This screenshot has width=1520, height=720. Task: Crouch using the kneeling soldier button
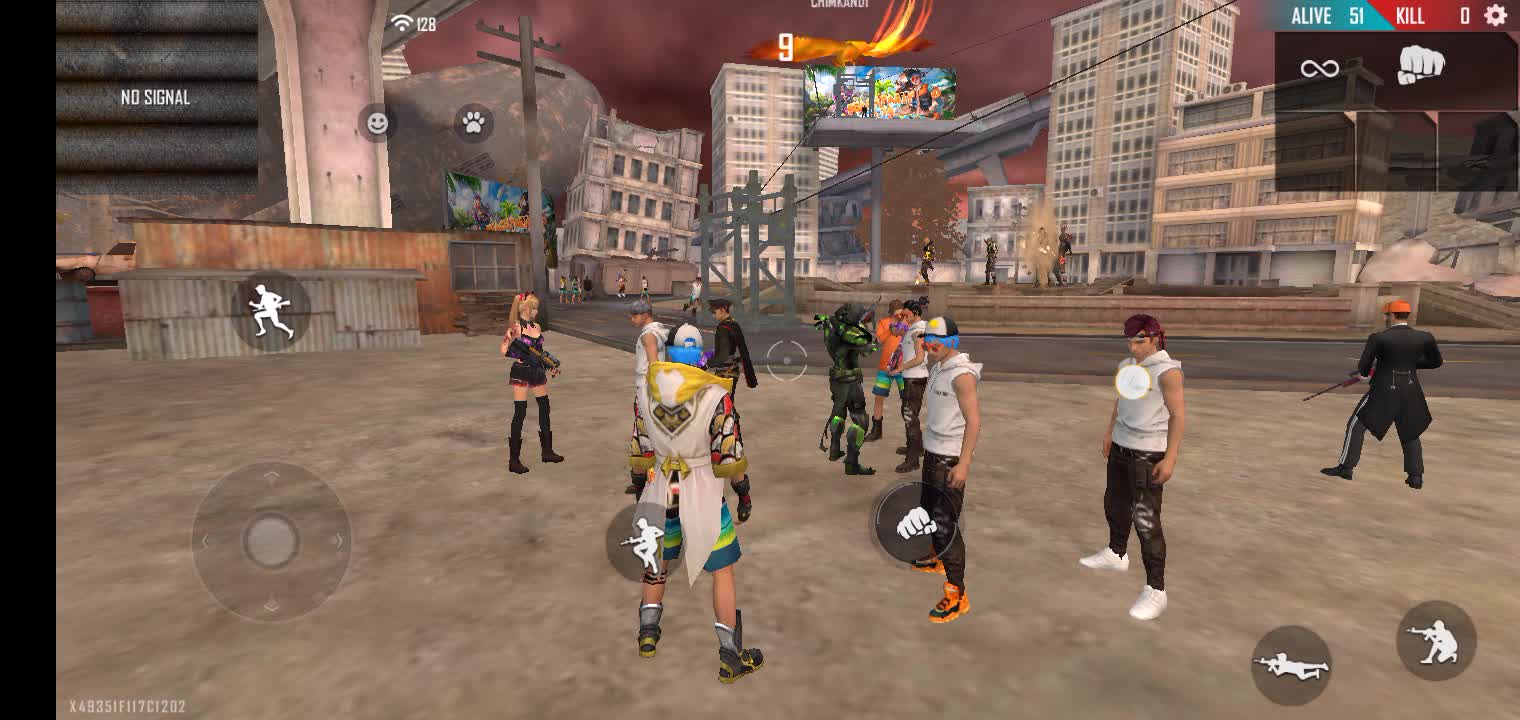pyautogui.click(x=1436, y=641)
